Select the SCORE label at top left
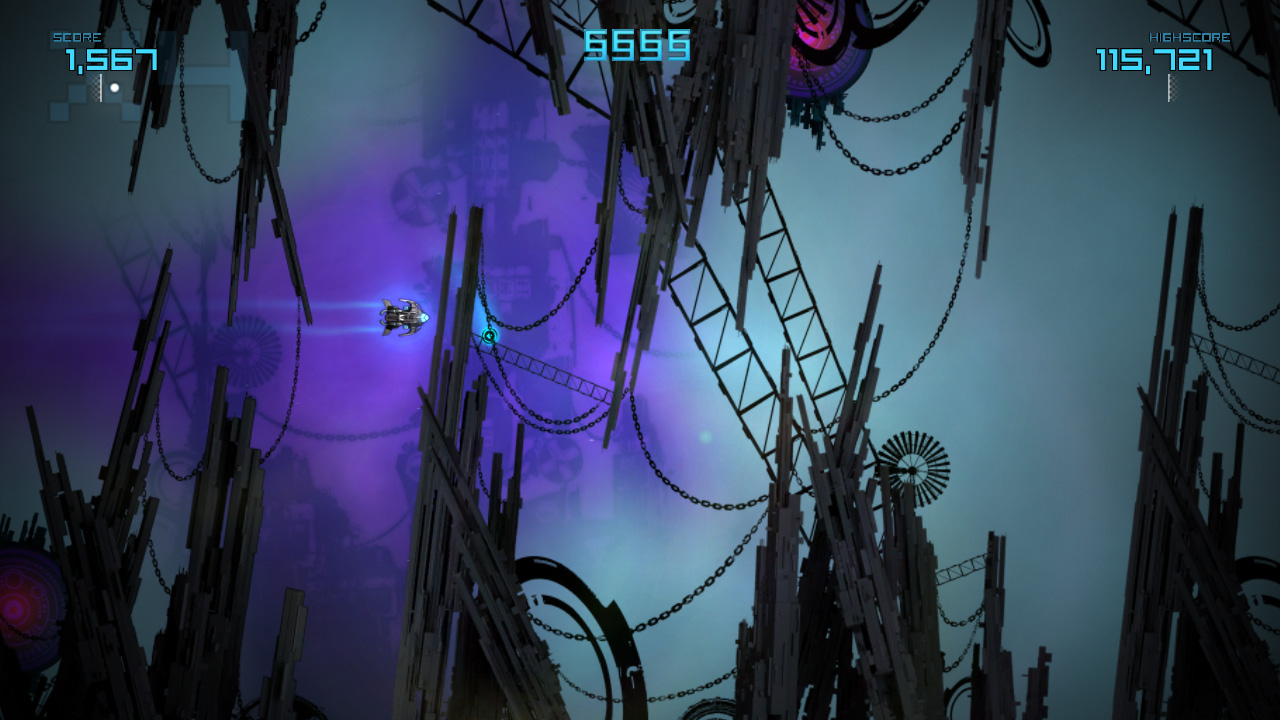Viewport: 1280px width, 720px height. coord(78,36)
